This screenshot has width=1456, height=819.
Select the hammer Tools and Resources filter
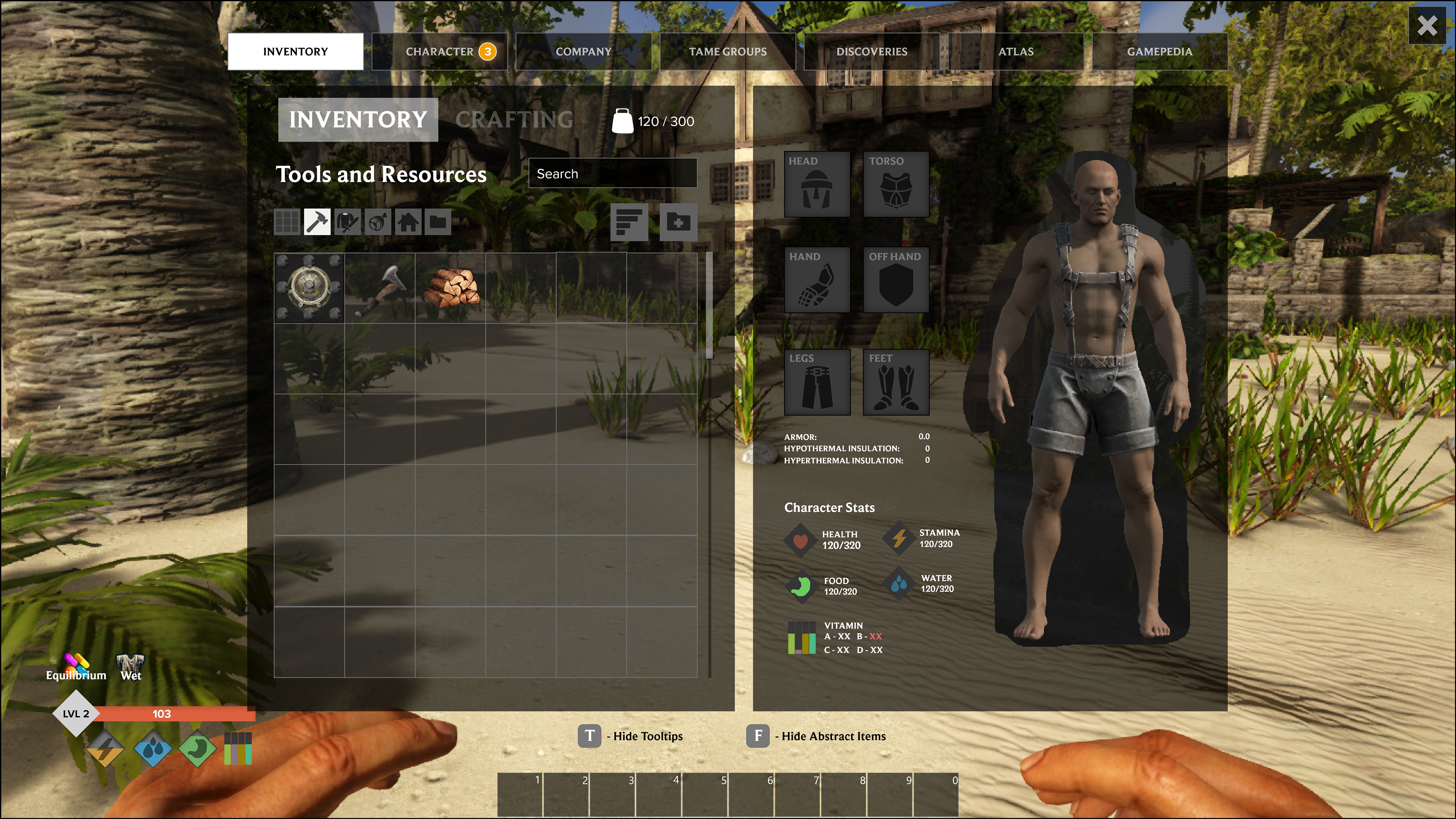(x=318, y=221)
